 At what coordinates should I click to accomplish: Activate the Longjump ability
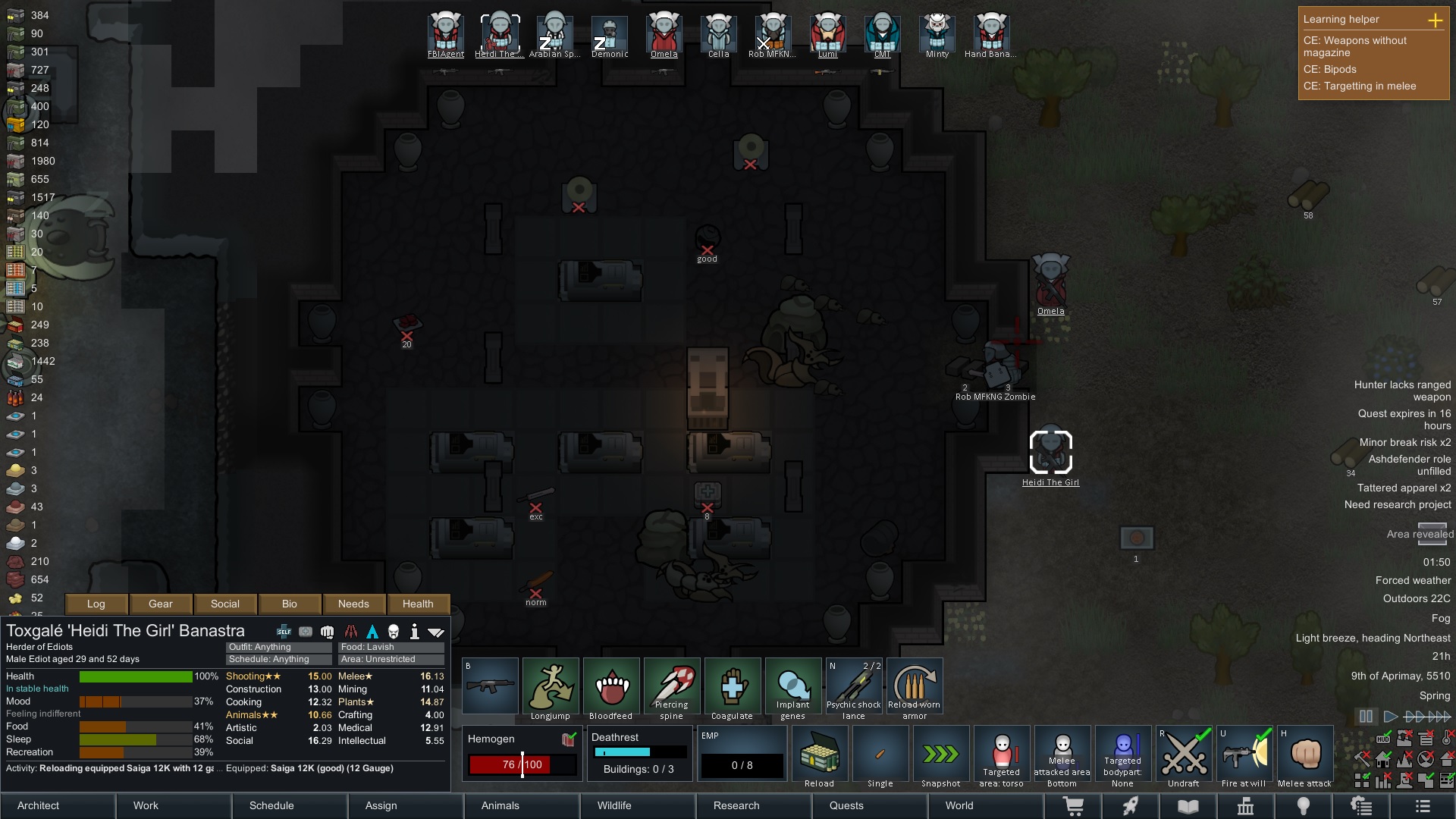[551, 687]
